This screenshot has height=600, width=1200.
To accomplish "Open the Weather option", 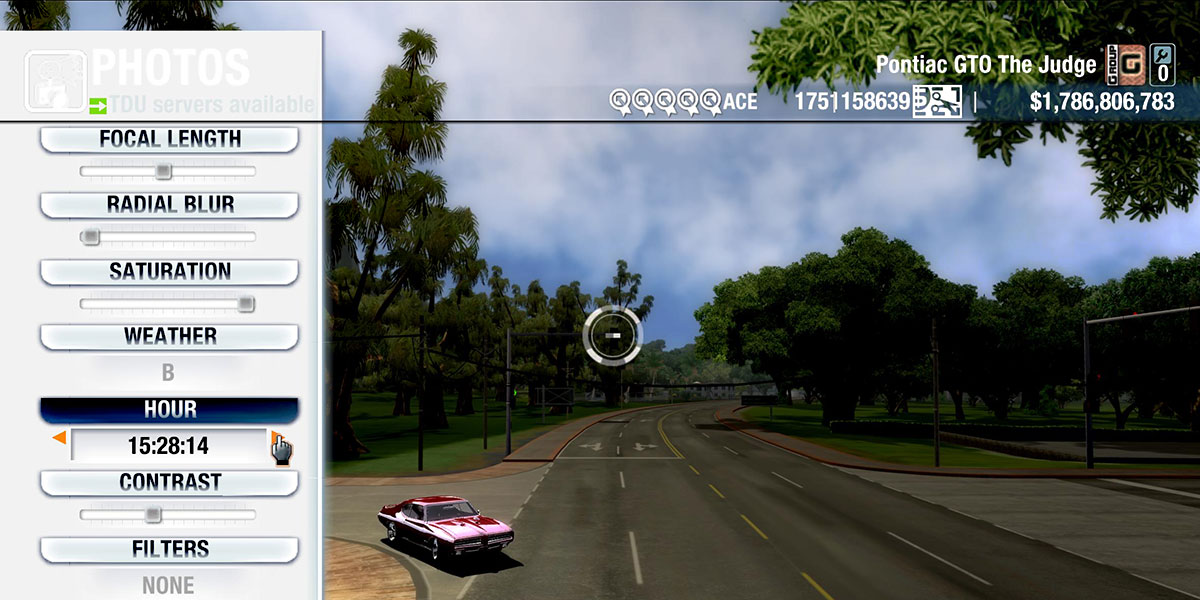I will [x=169, y=336].
